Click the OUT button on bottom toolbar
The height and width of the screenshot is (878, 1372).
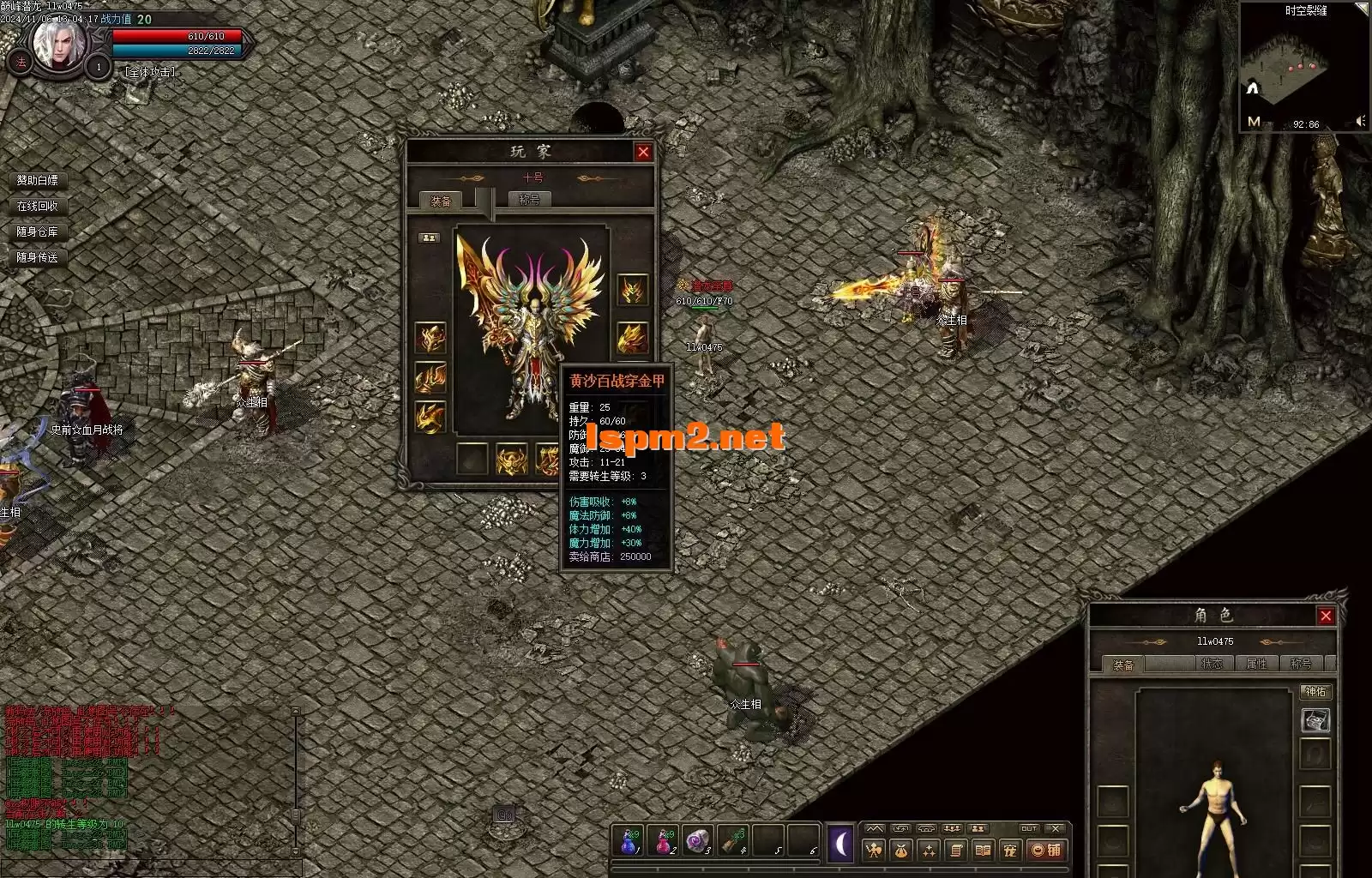pos(1029,828)
